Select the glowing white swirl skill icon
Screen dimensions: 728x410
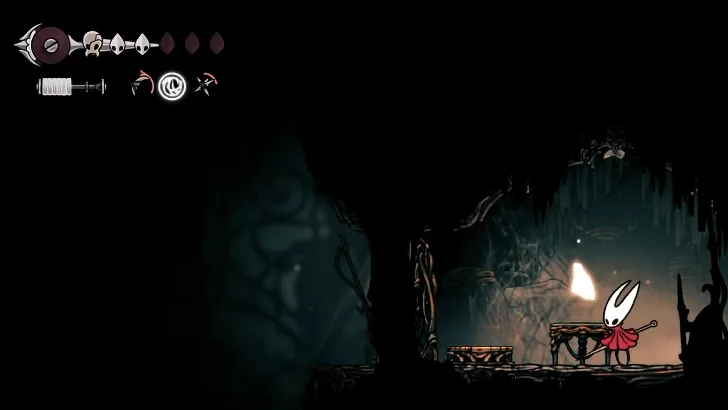coord(172,86)
